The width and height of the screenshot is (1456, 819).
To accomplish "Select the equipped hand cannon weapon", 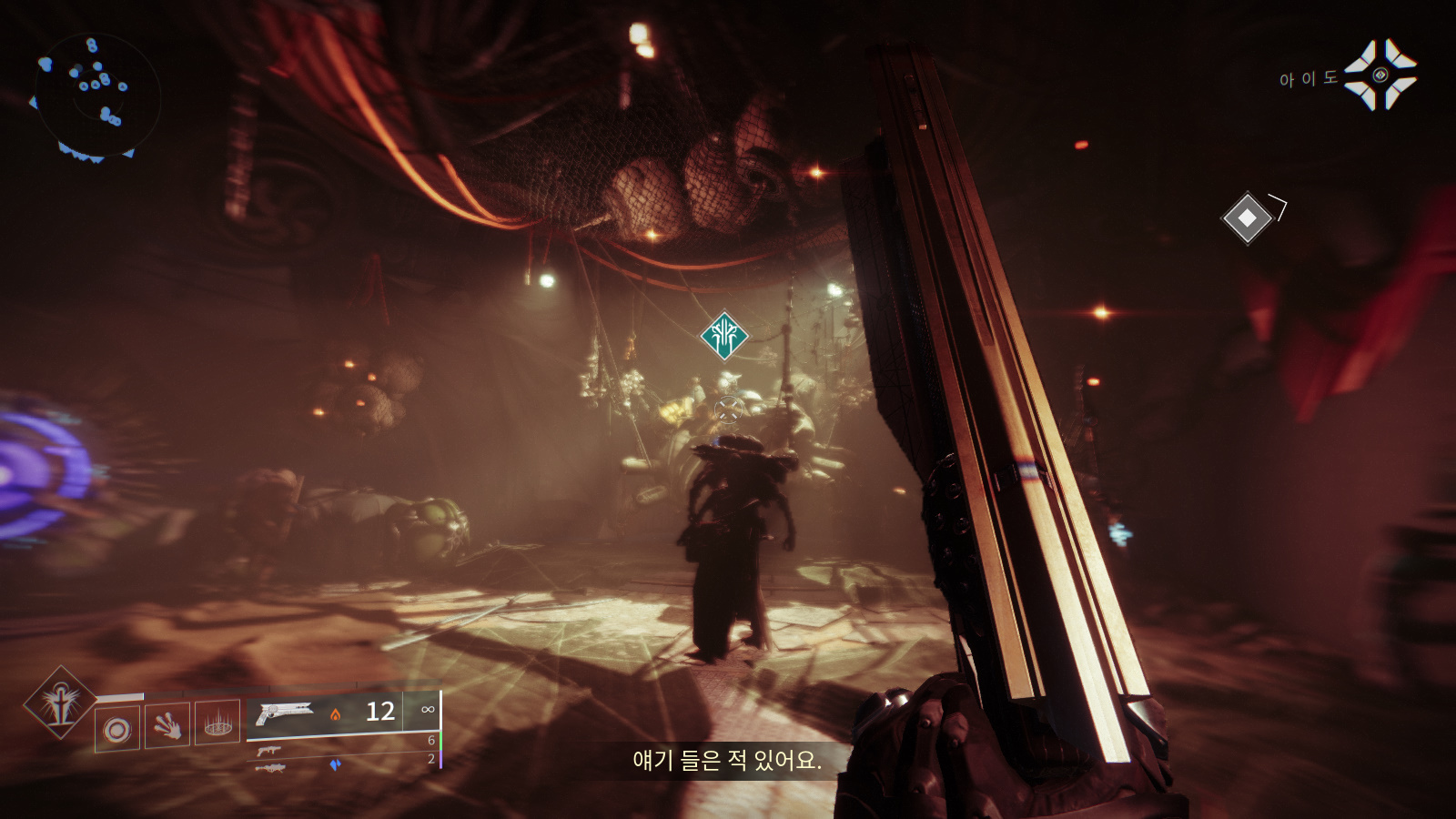I will (x=284, y=713).
